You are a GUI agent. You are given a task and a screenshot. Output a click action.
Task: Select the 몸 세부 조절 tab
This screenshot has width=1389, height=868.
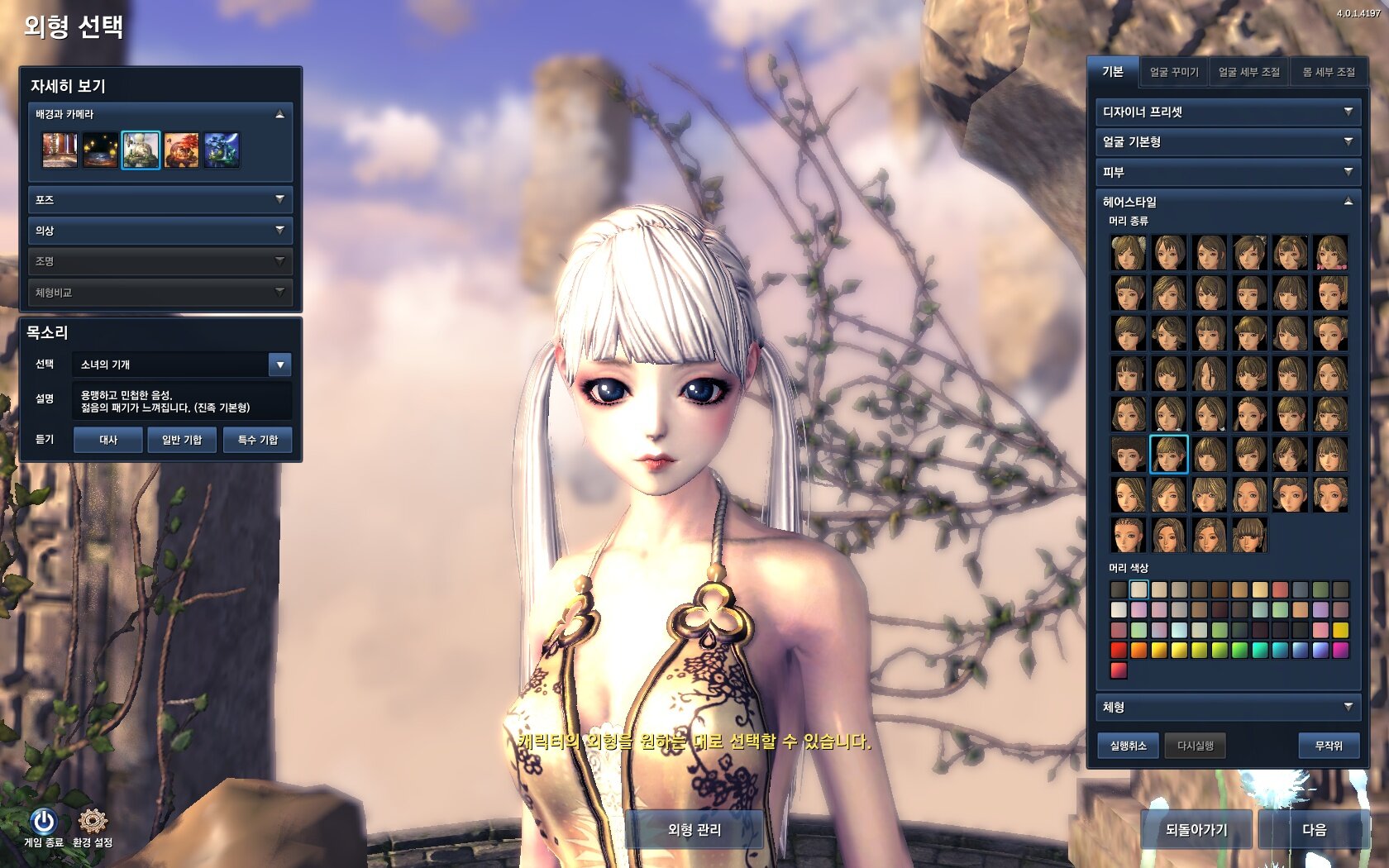1328,73
